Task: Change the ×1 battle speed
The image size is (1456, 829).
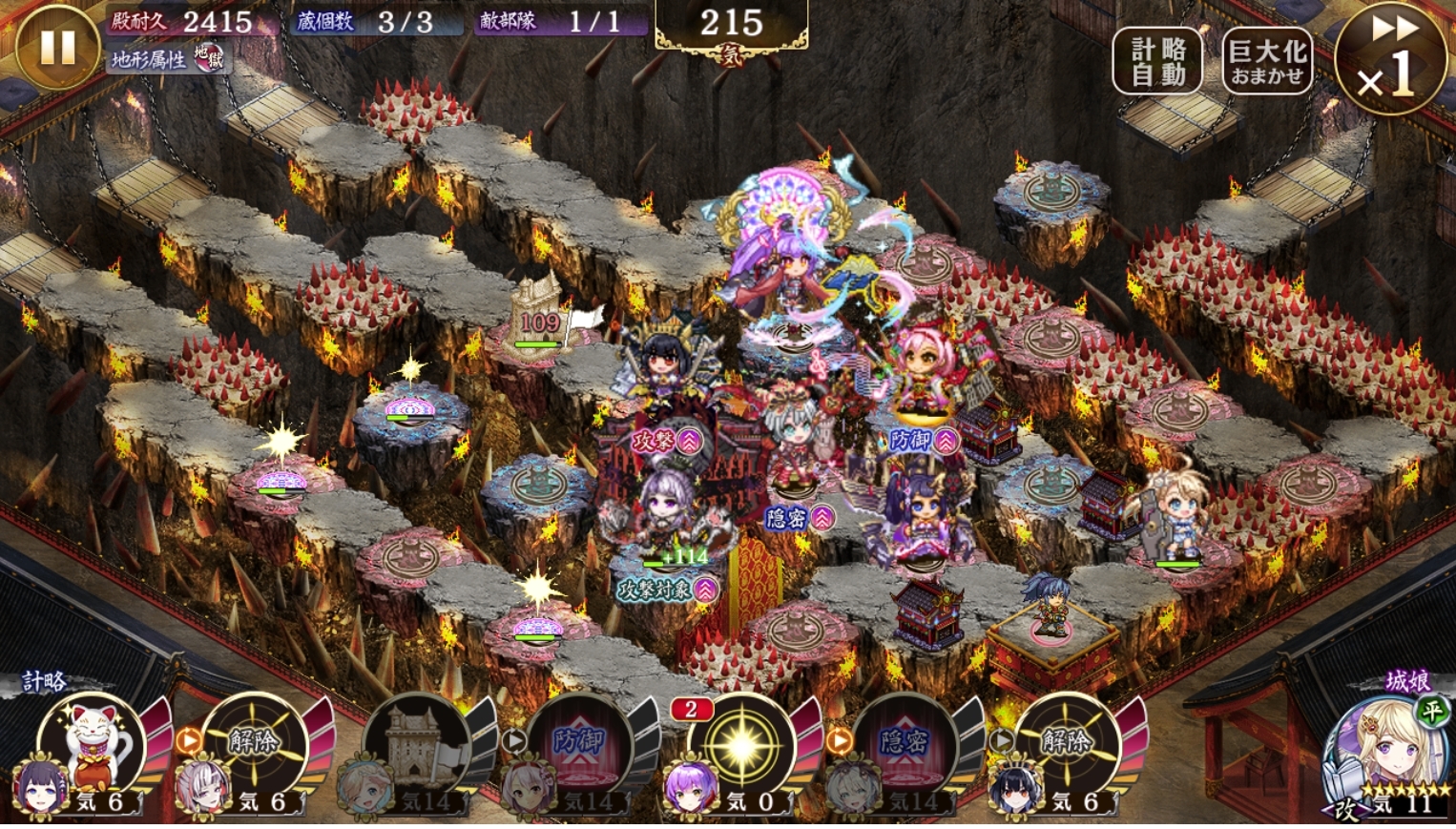Action: 1389,59
